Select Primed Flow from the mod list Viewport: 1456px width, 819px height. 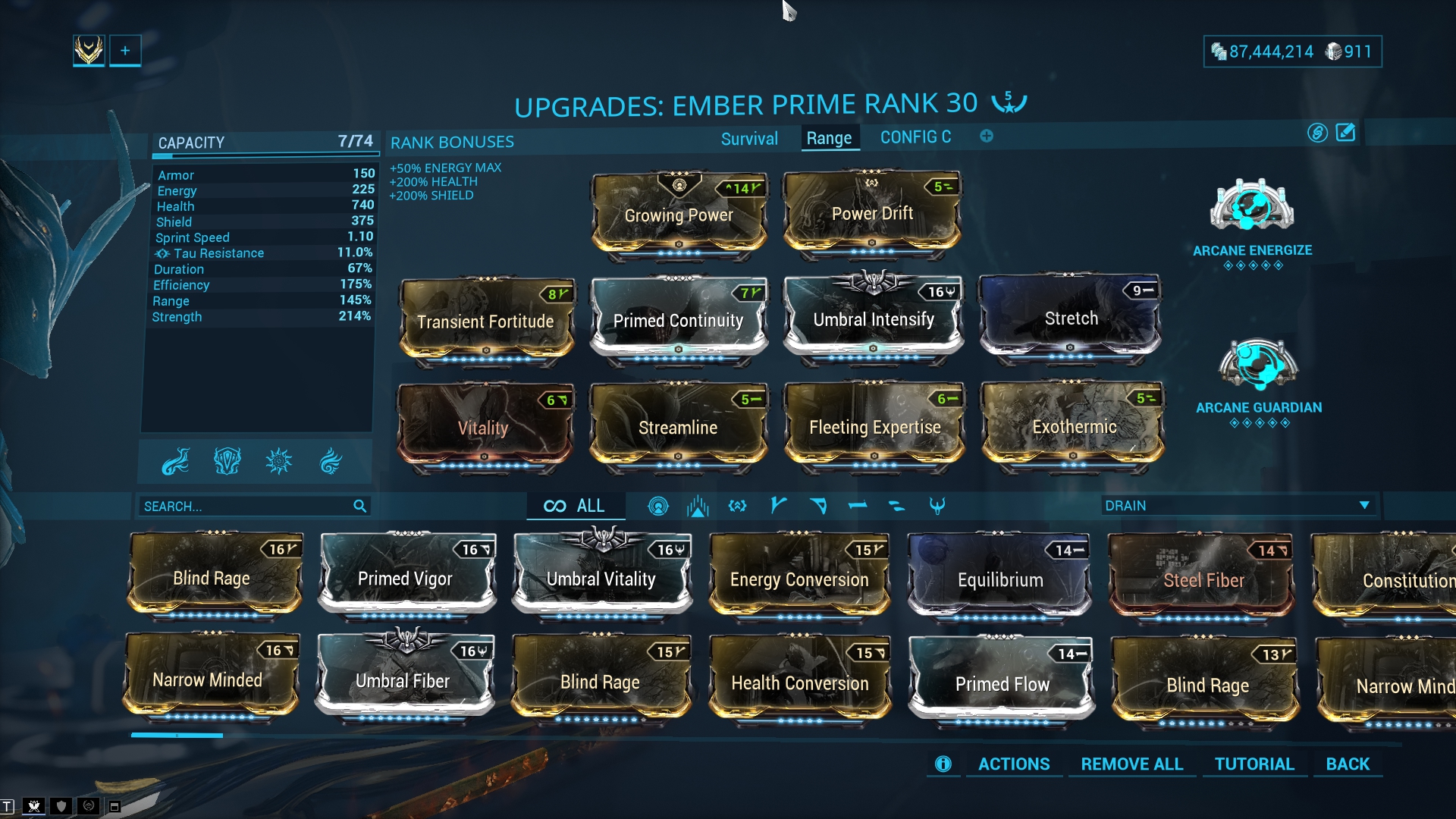tap(1002, 684)
